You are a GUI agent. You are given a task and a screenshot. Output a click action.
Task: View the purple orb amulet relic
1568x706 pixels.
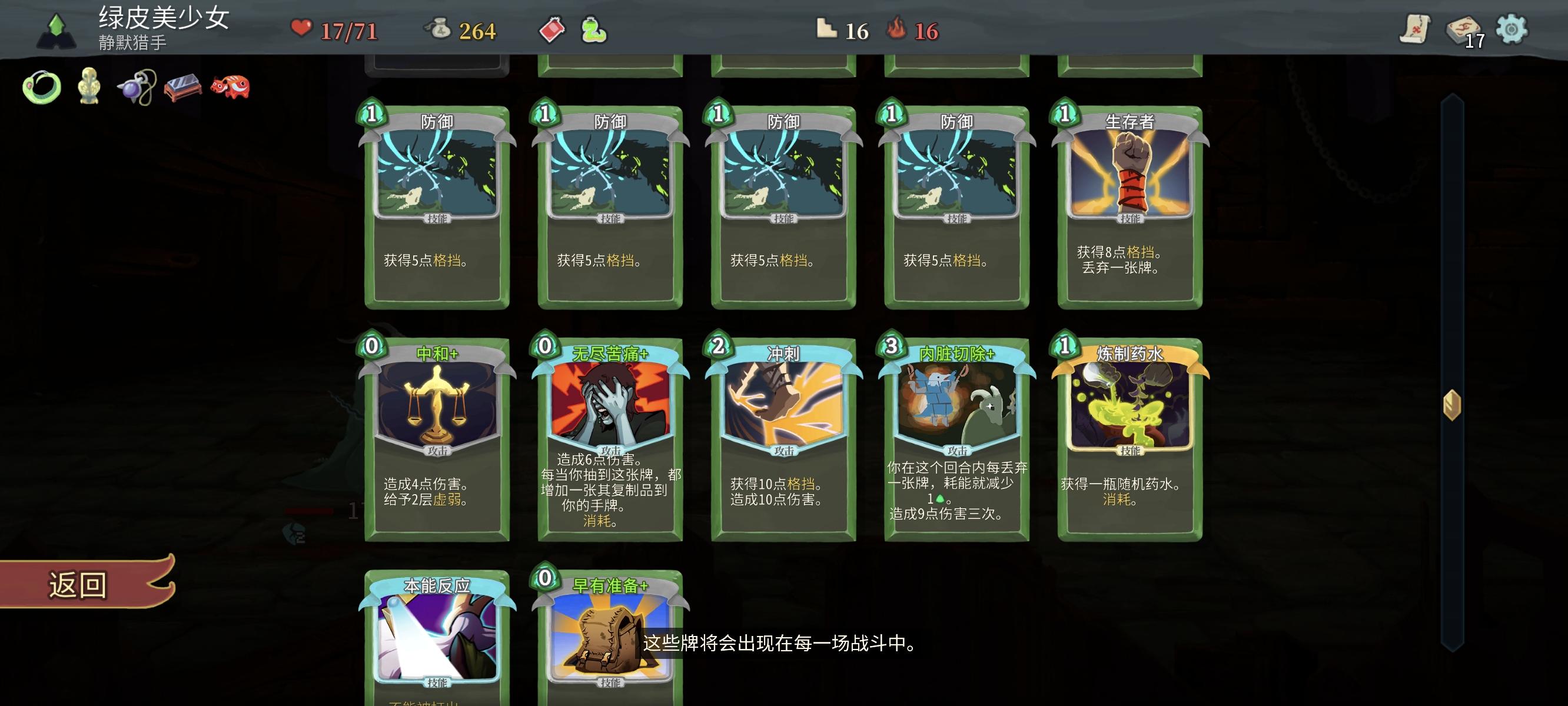click(138, 86)
